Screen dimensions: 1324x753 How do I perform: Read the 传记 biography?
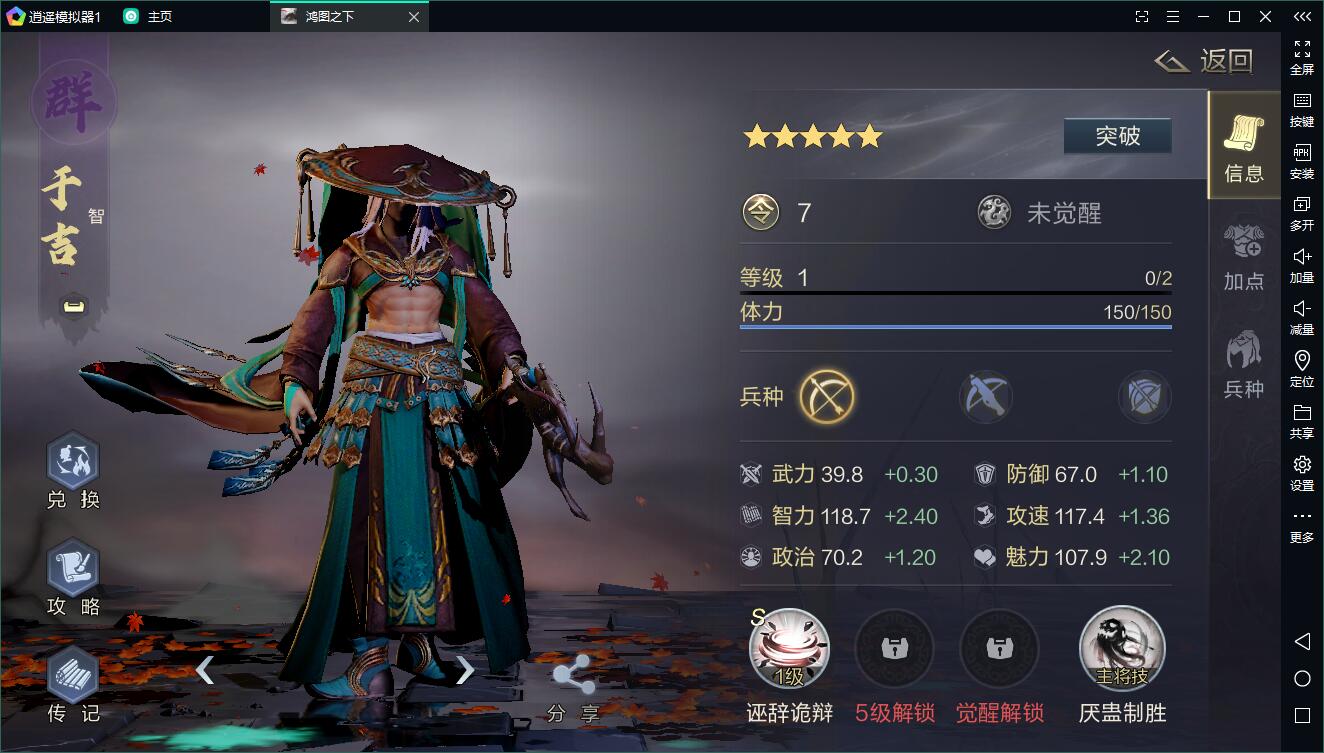click(x=73, y=685)
